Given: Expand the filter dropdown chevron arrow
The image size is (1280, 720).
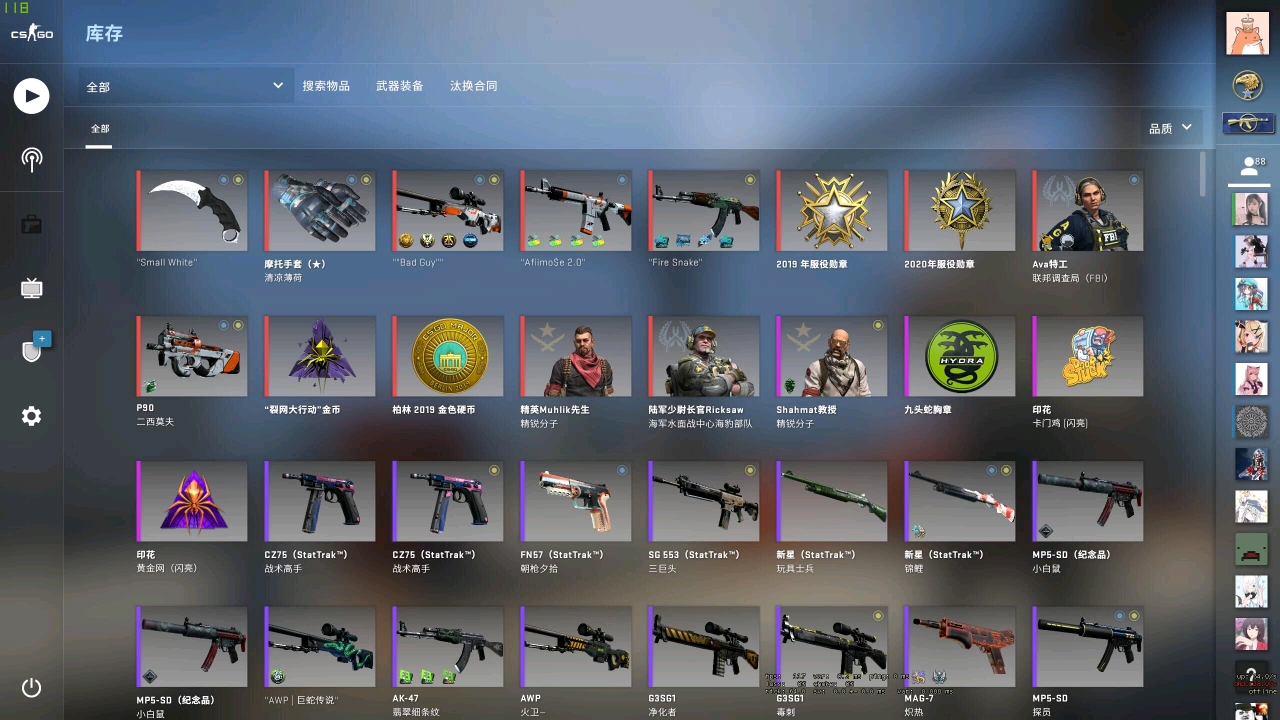Looking at the screenshot, I should (x=278, y=86).
